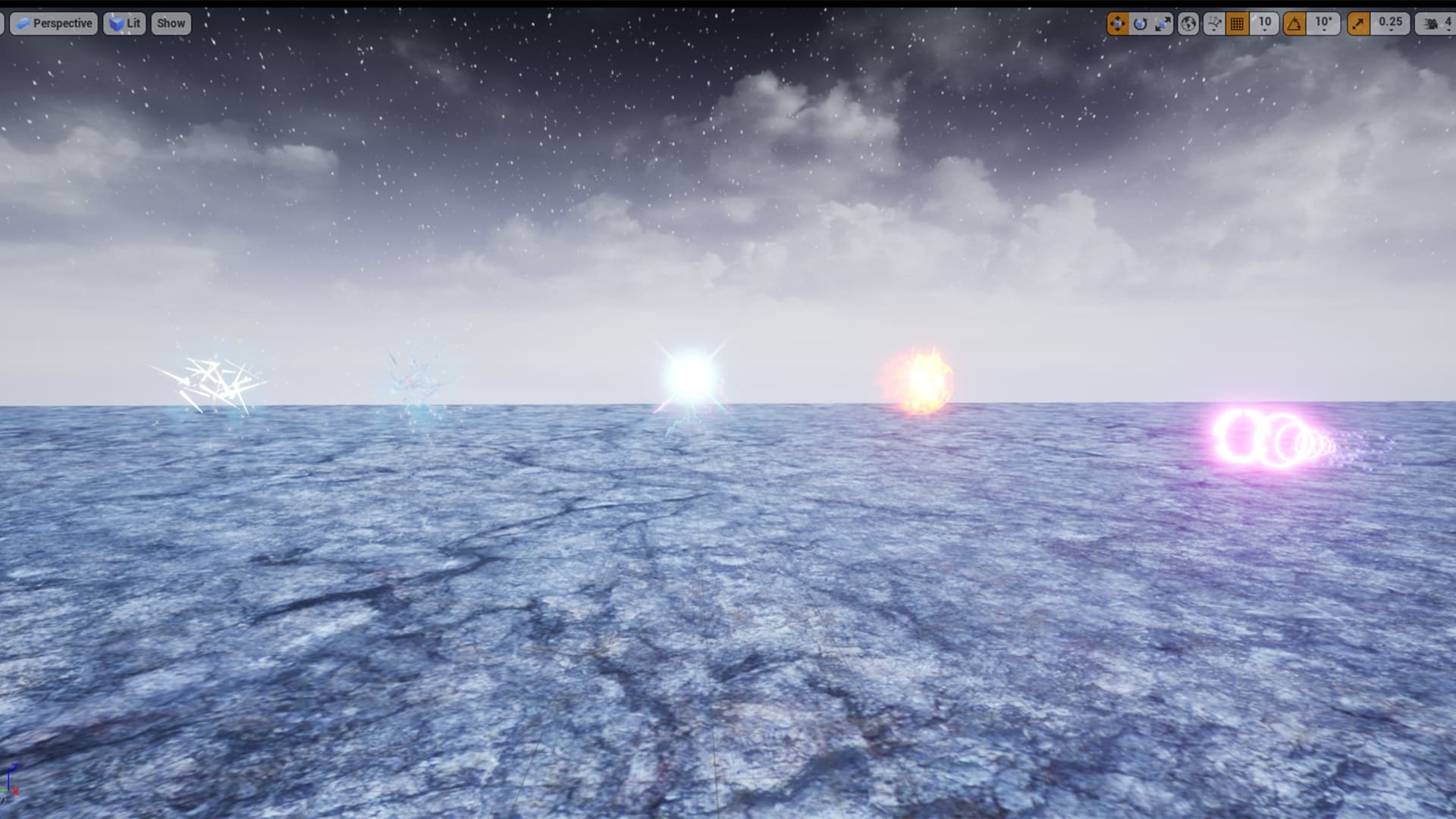Open the Show flags menu
This screenshot has width=1456, height=819.
coord(171,24)
